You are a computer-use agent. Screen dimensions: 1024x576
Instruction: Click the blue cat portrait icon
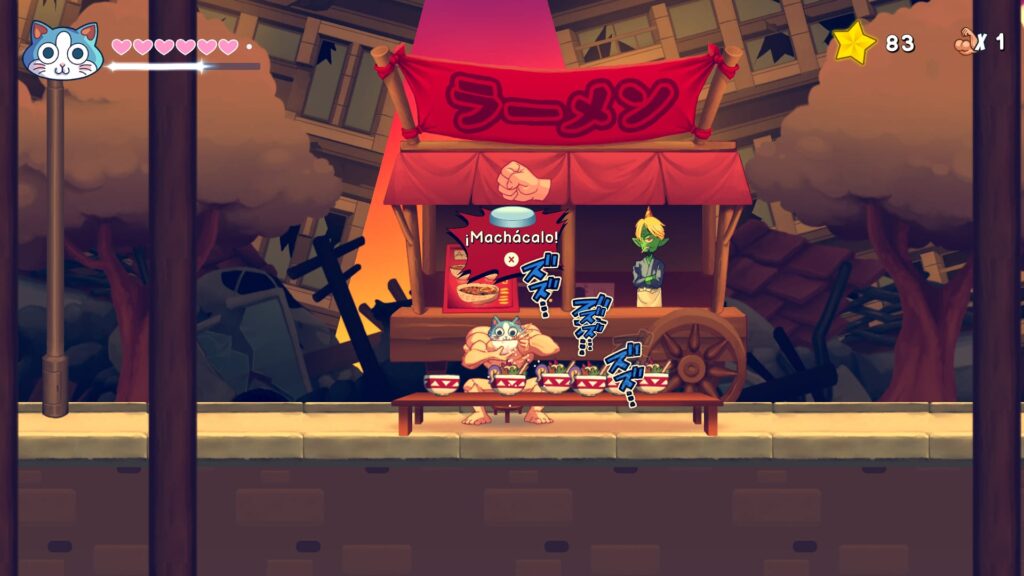[62, 50]
